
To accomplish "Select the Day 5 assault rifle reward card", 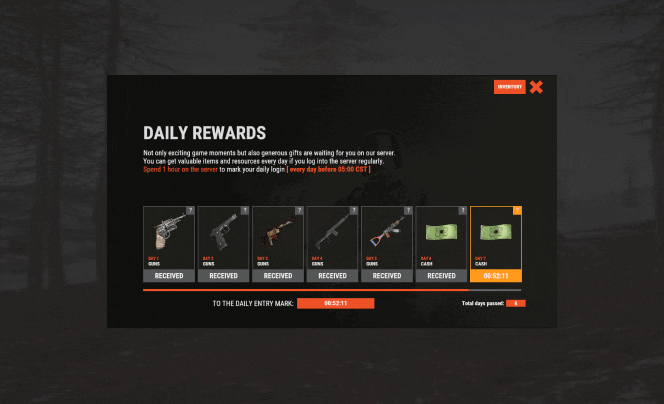I will (x=387, y=237).
